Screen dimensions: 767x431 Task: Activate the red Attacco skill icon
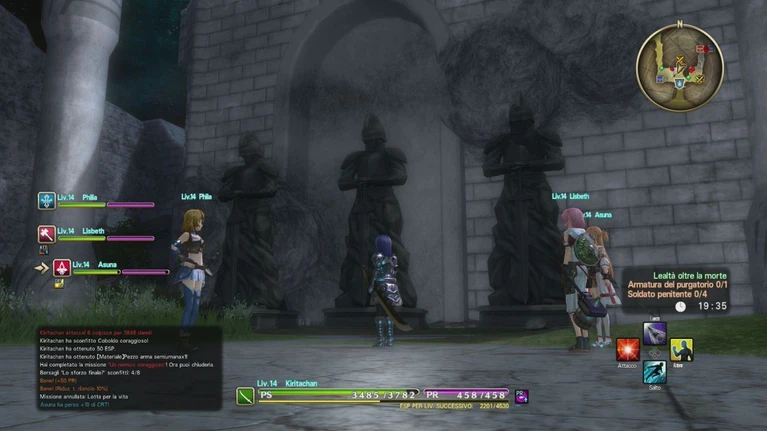628,350
